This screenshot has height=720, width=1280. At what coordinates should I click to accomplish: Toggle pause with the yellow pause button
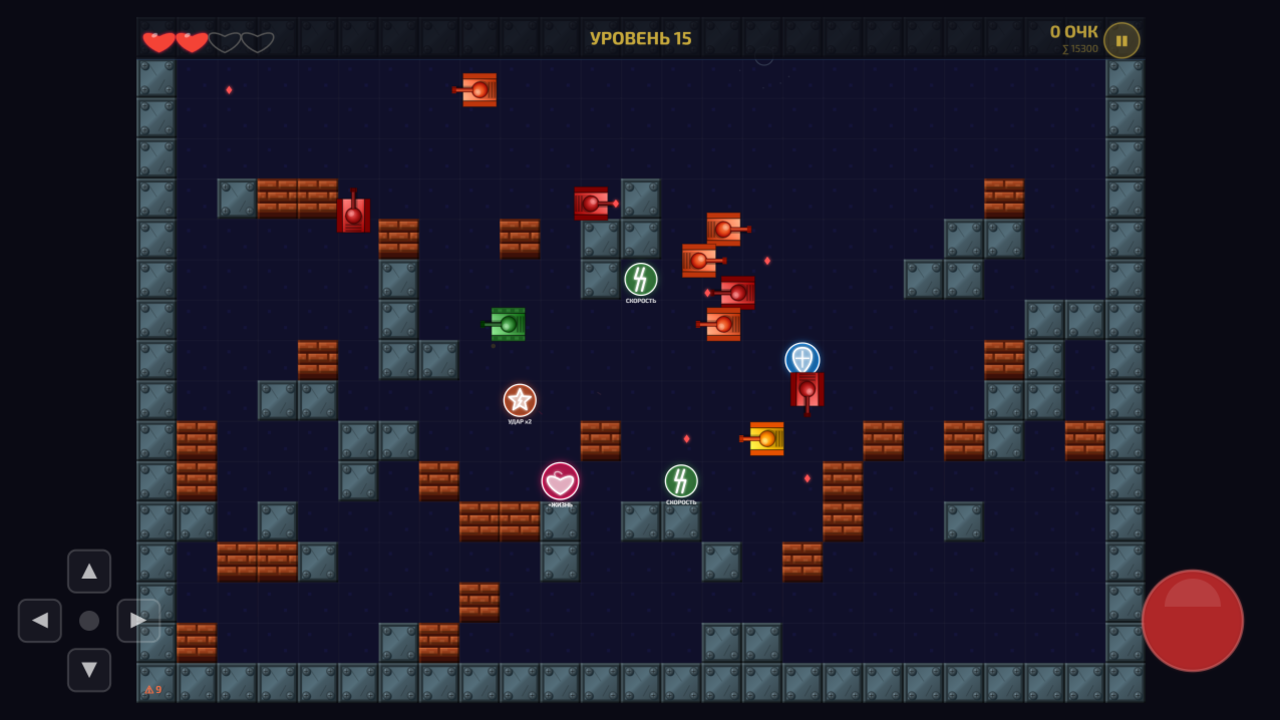tap(1120, 40)
